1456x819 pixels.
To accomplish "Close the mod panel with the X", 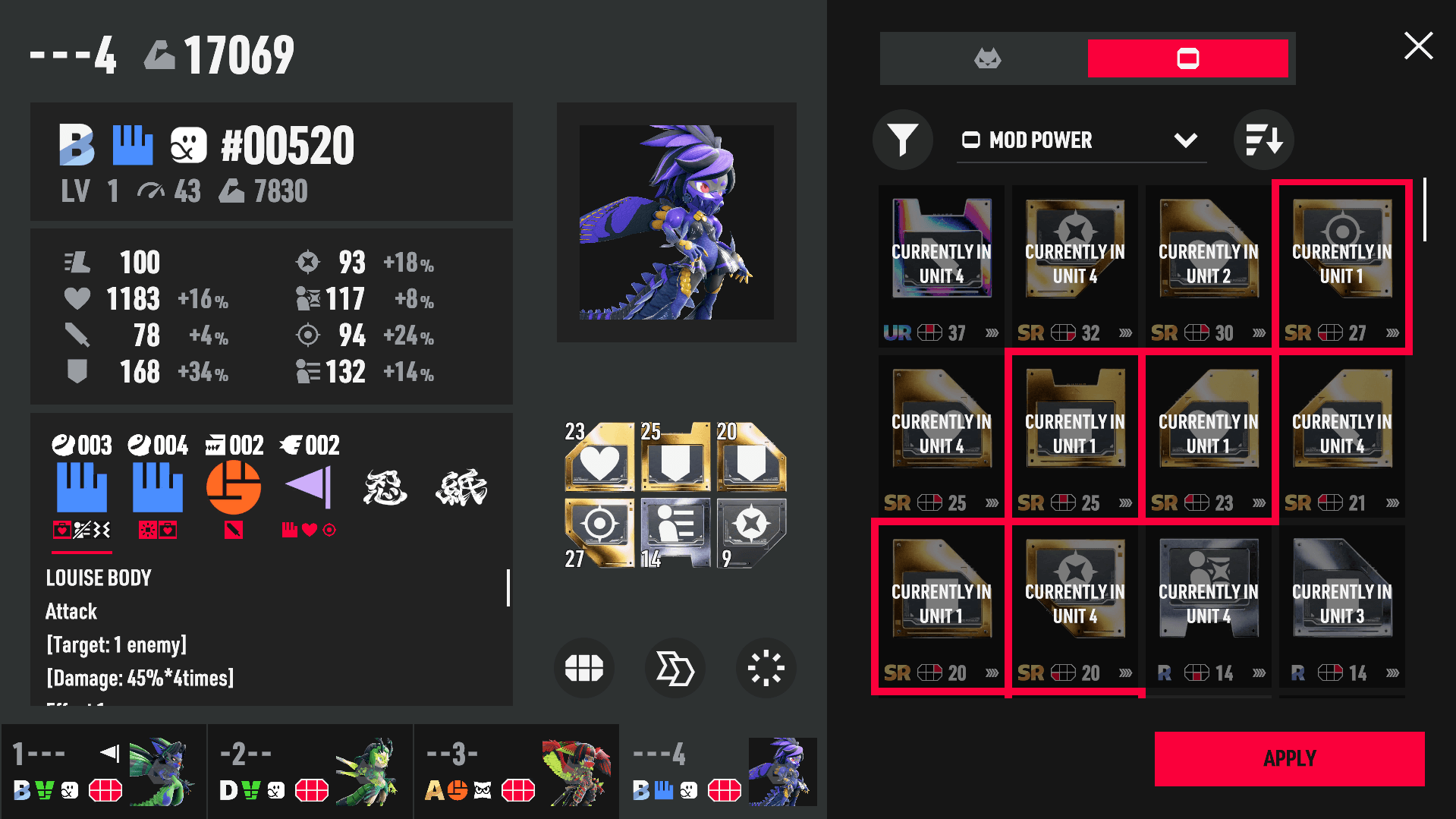I will coord(1417,46).
